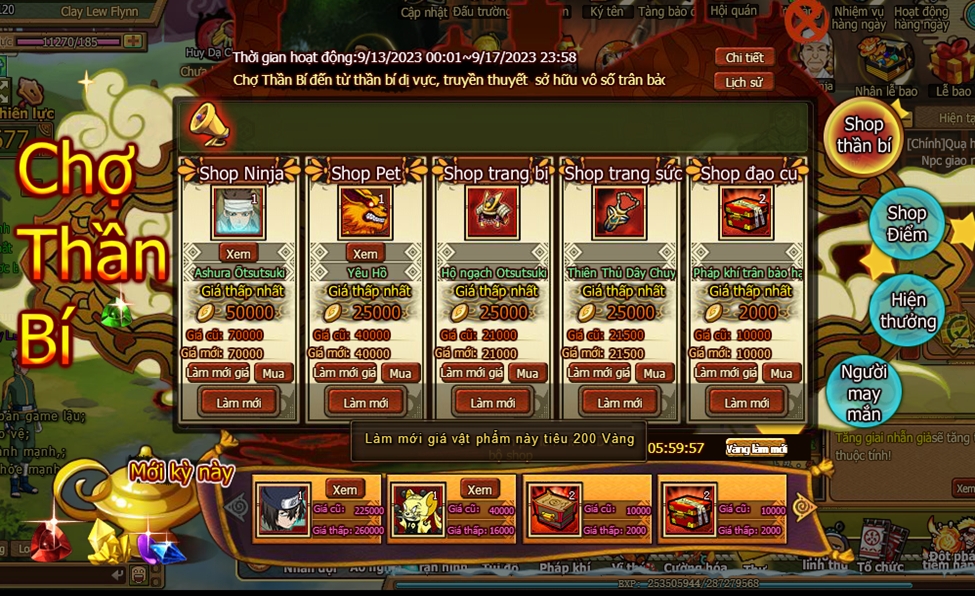This screenshot has width=975, height=596.
Task: Select the Hộ ngạch Otsutsuki armor icon
Action: tap(493, 213)
